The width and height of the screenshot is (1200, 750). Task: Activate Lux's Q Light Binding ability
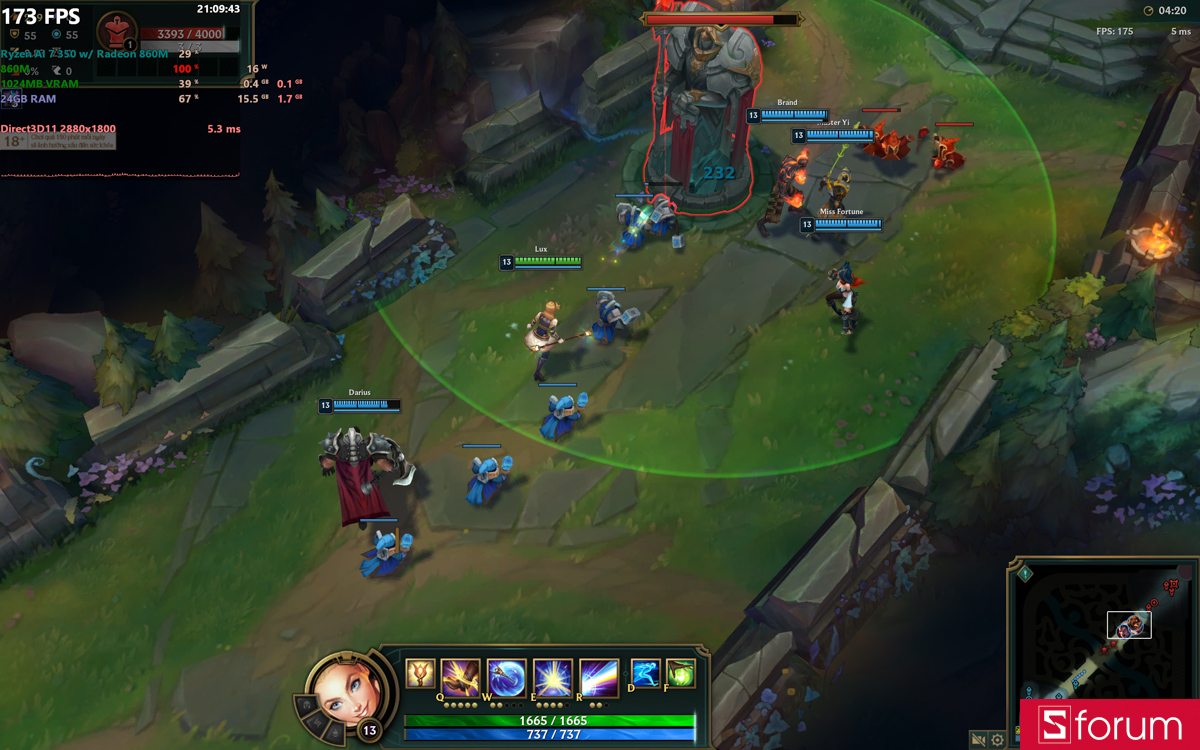[x=461, y=677]
